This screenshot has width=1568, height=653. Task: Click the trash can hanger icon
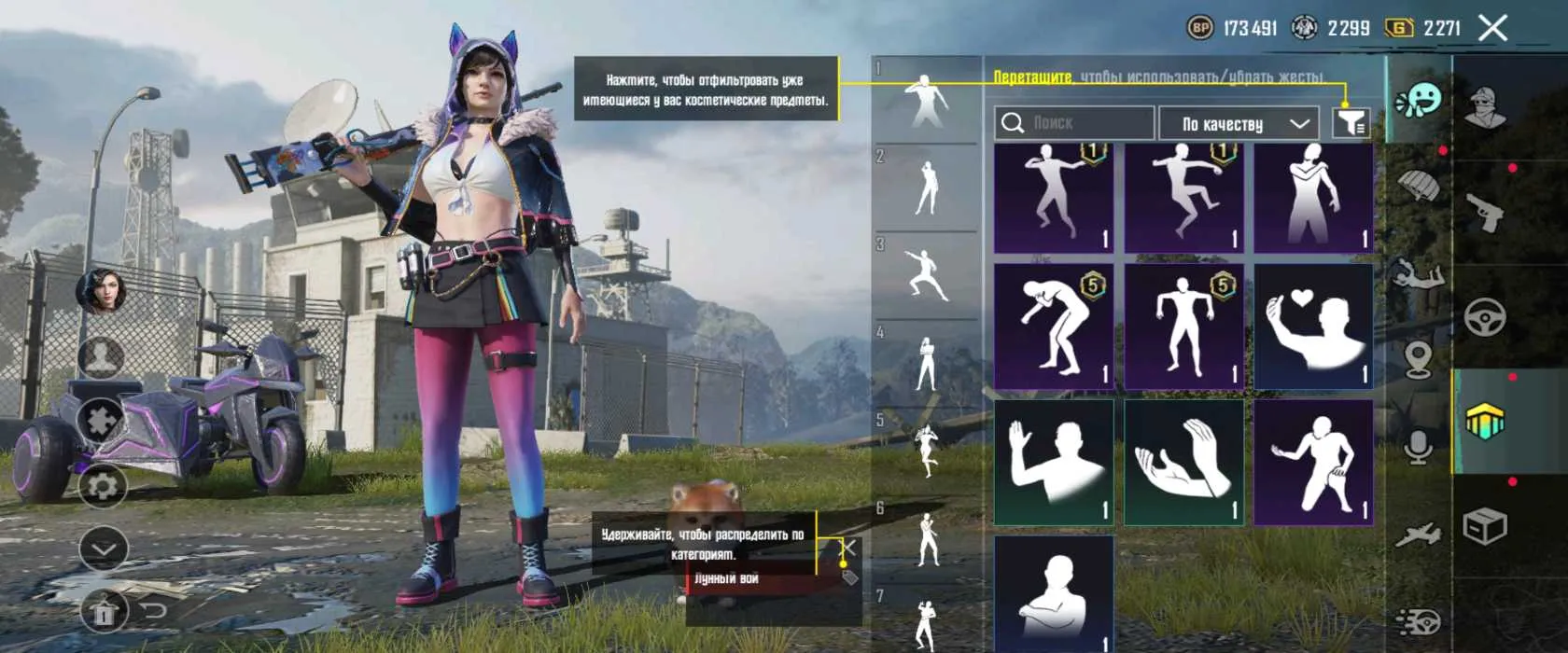[x=104, y=612]
